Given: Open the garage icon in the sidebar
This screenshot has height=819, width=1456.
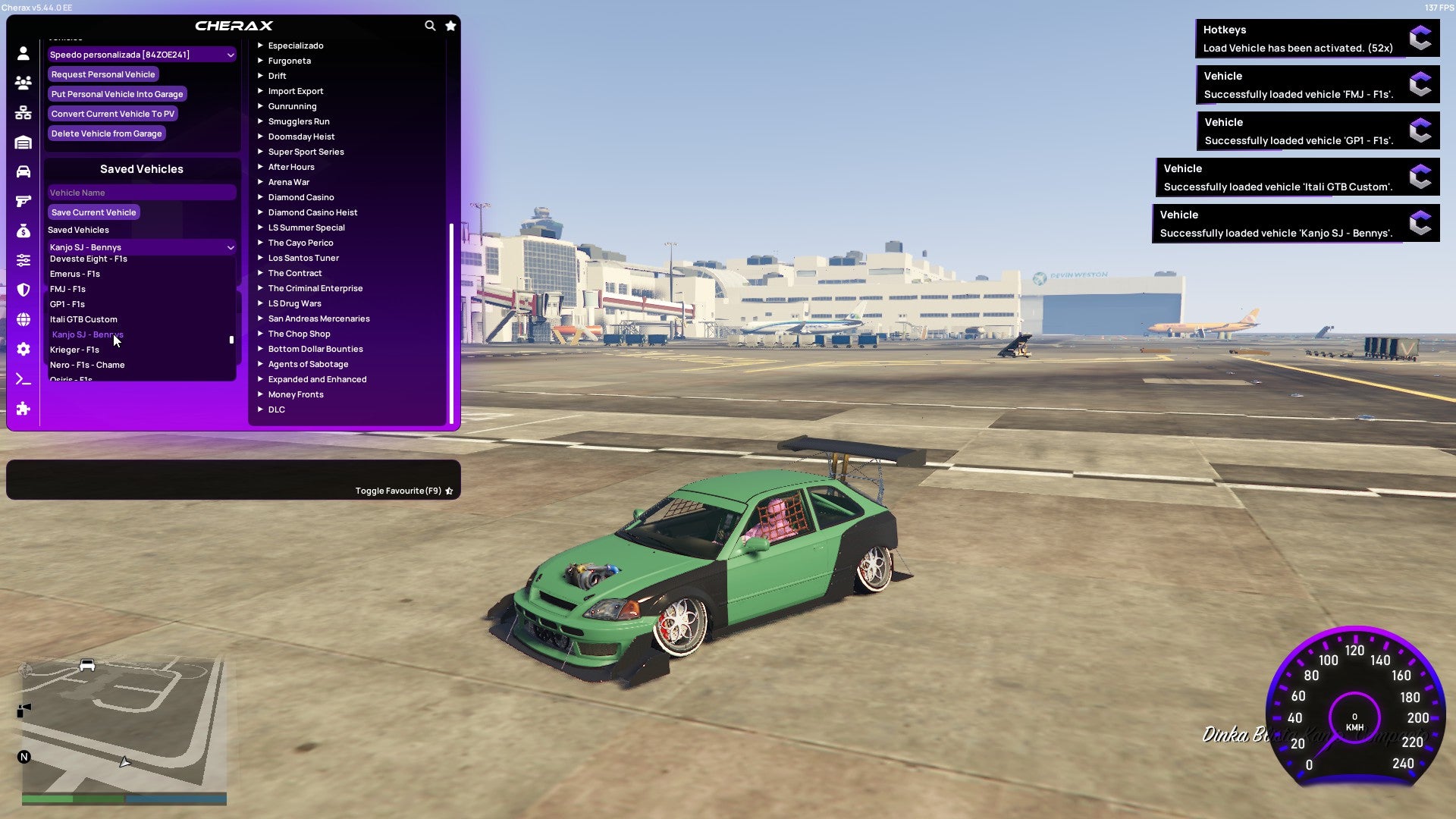Looking at the screenshot, I should click(x=23, y=142).
